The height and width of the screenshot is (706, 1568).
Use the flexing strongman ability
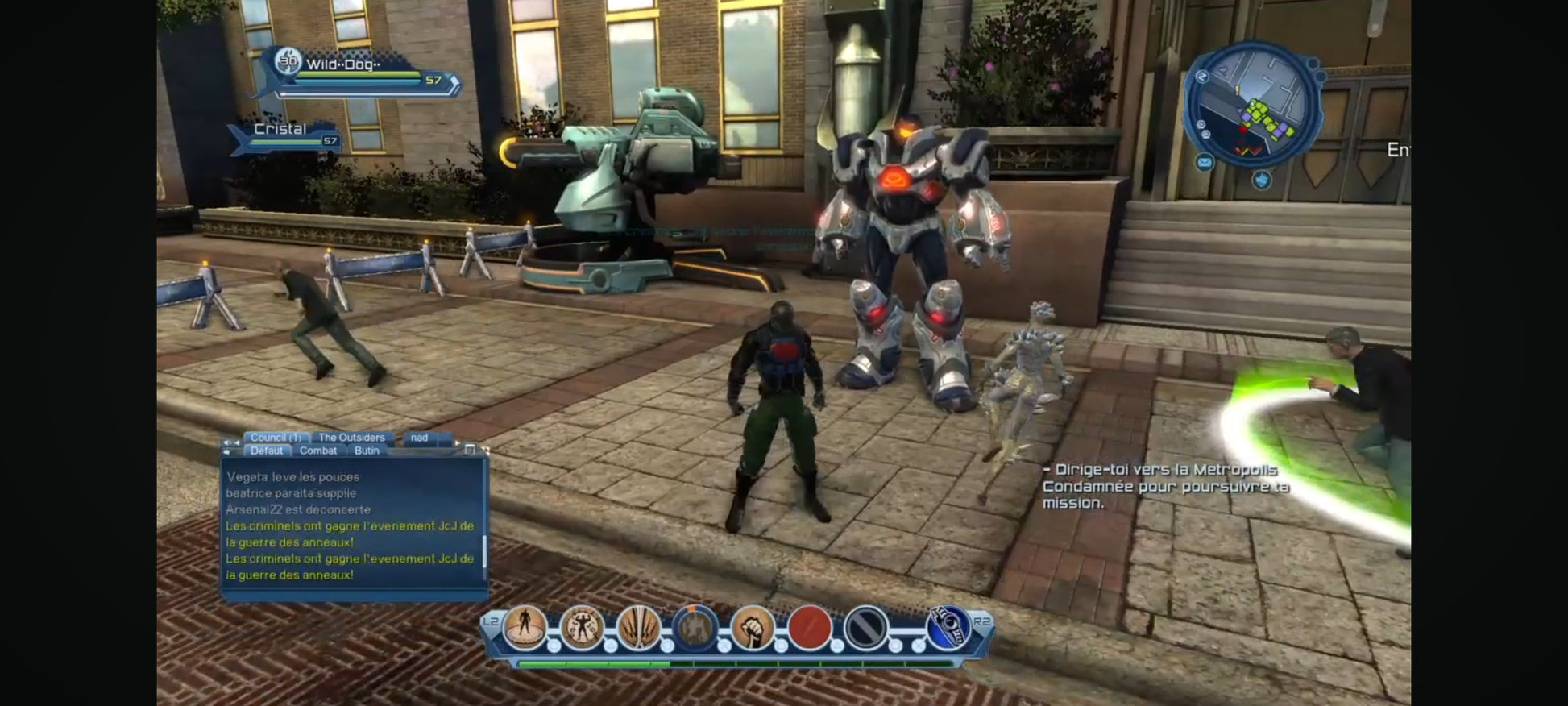click(582, 628)
